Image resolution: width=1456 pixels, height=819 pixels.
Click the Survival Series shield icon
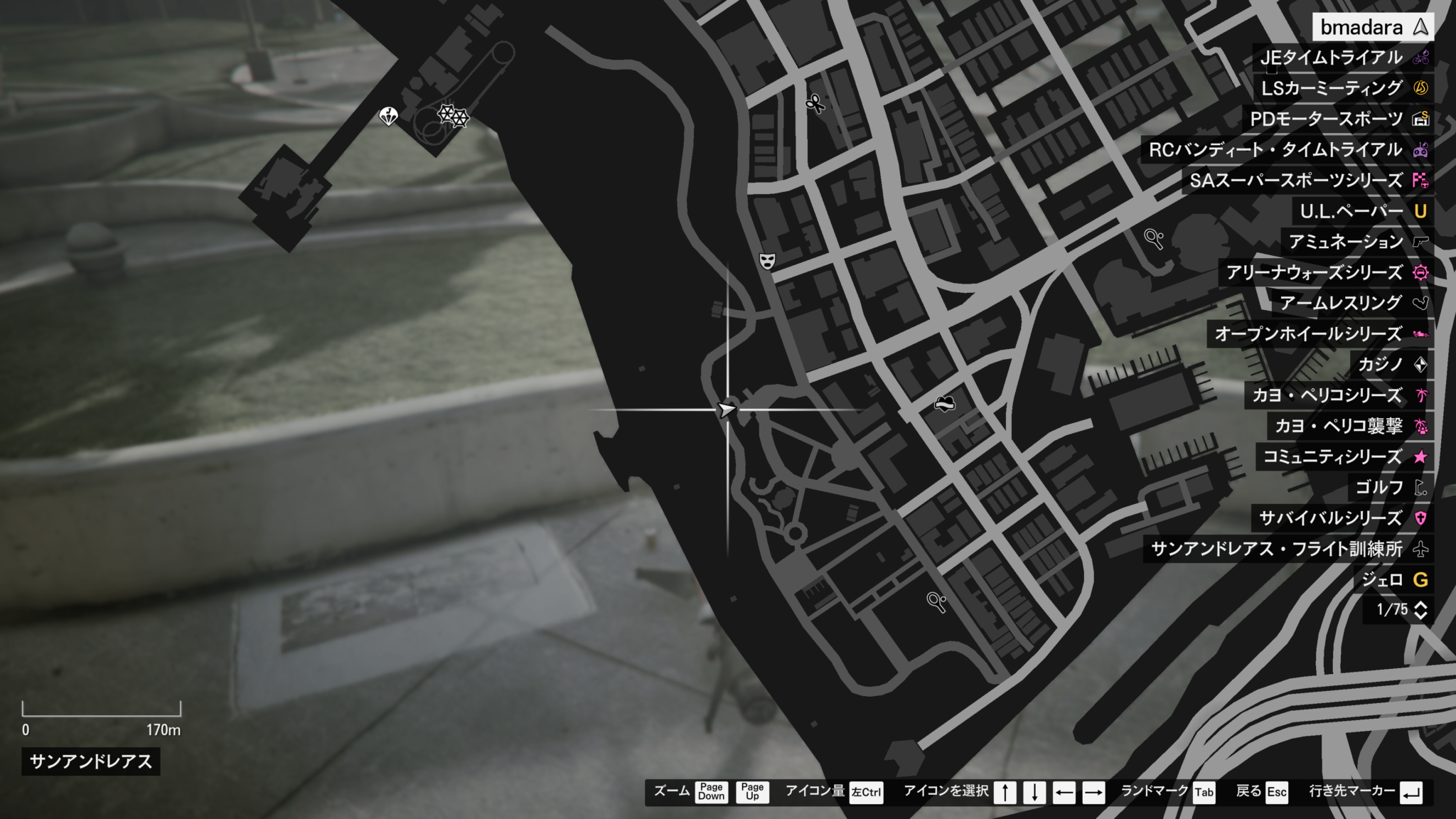(x=1422, y=519)
